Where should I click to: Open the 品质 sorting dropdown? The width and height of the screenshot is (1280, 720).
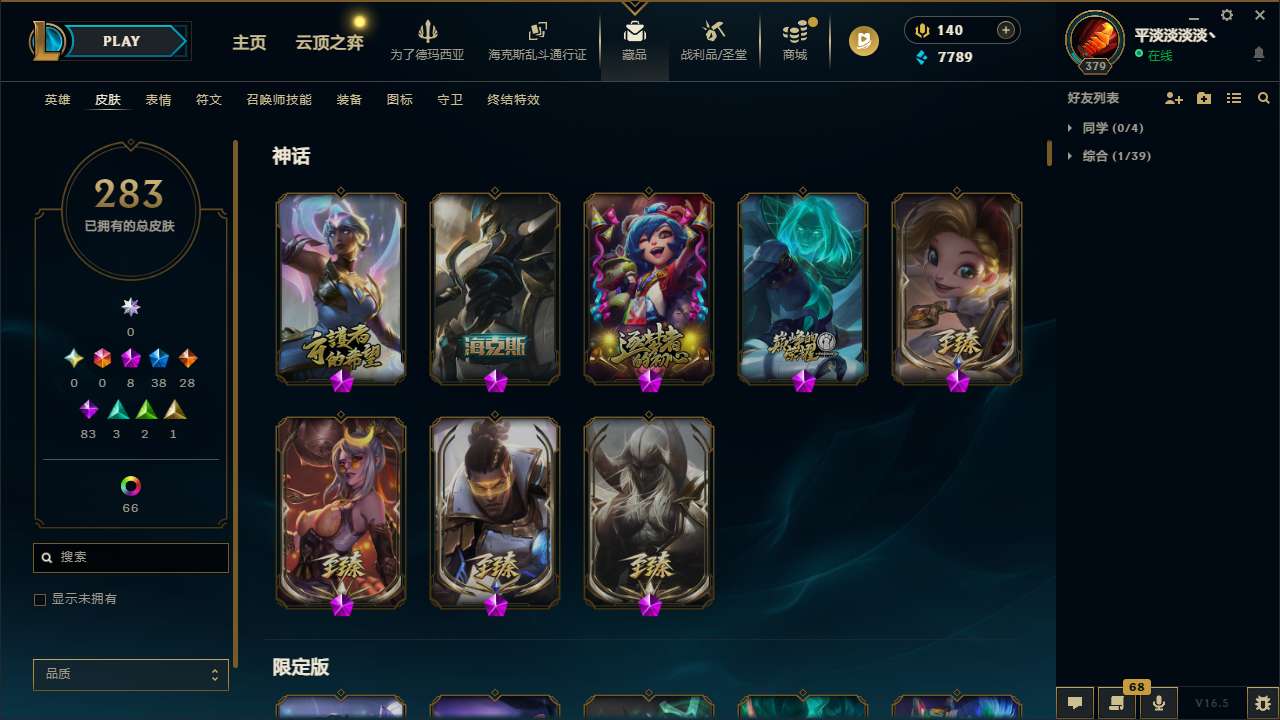(130, 674)
